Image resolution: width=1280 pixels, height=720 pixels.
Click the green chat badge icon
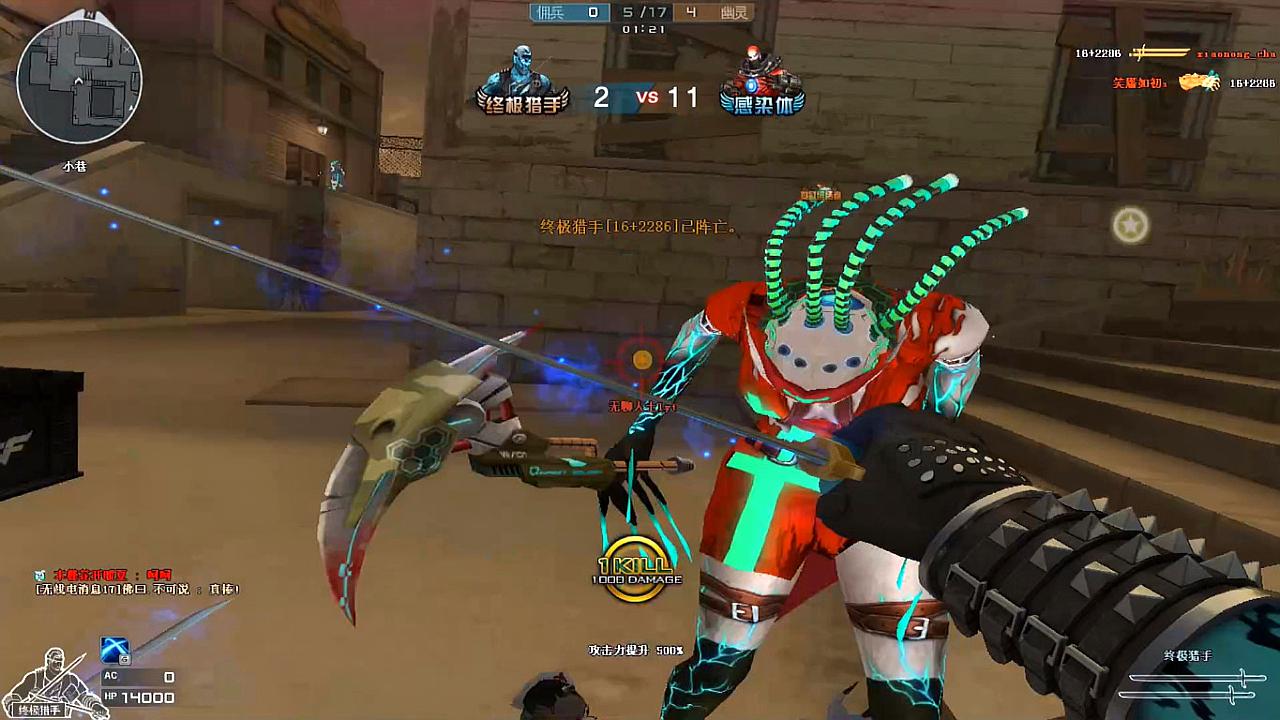(x=39, y=574)
